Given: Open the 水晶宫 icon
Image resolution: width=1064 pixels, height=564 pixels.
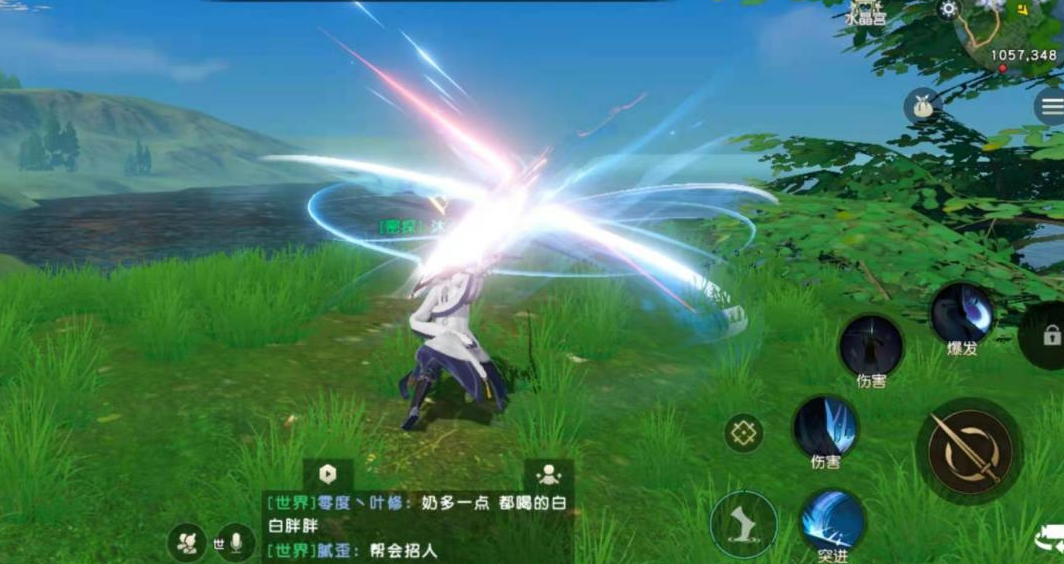Looking at the screenshot, I should 865,12.
